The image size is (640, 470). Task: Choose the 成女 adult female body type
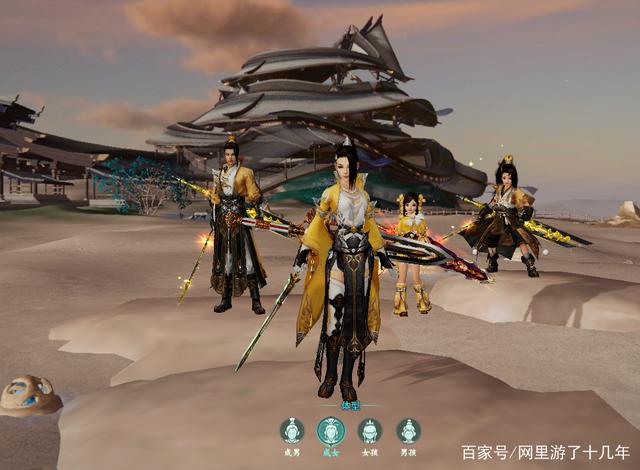pos(331,431)
